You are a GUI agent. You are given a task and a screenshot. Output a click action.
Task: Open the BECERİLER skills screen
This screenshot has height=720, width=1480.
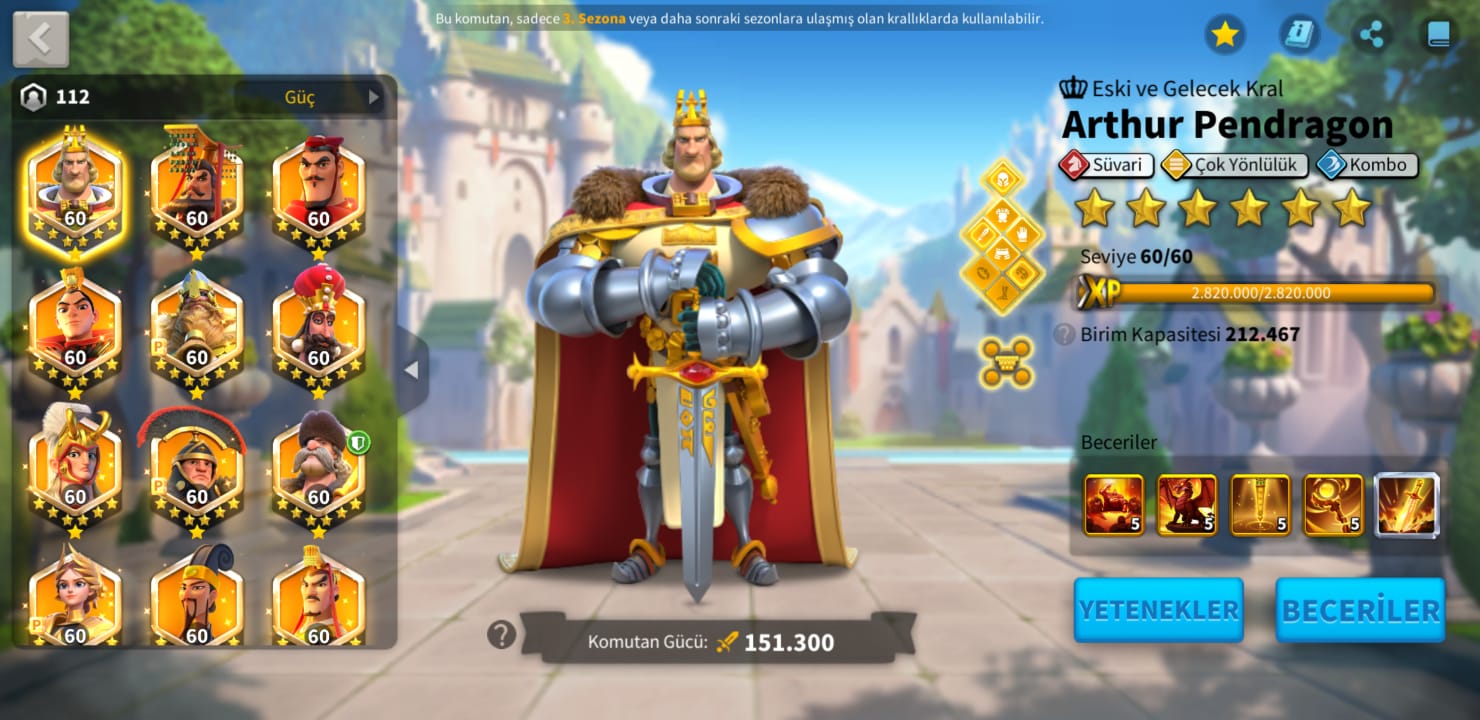[x=1360, y=610]
